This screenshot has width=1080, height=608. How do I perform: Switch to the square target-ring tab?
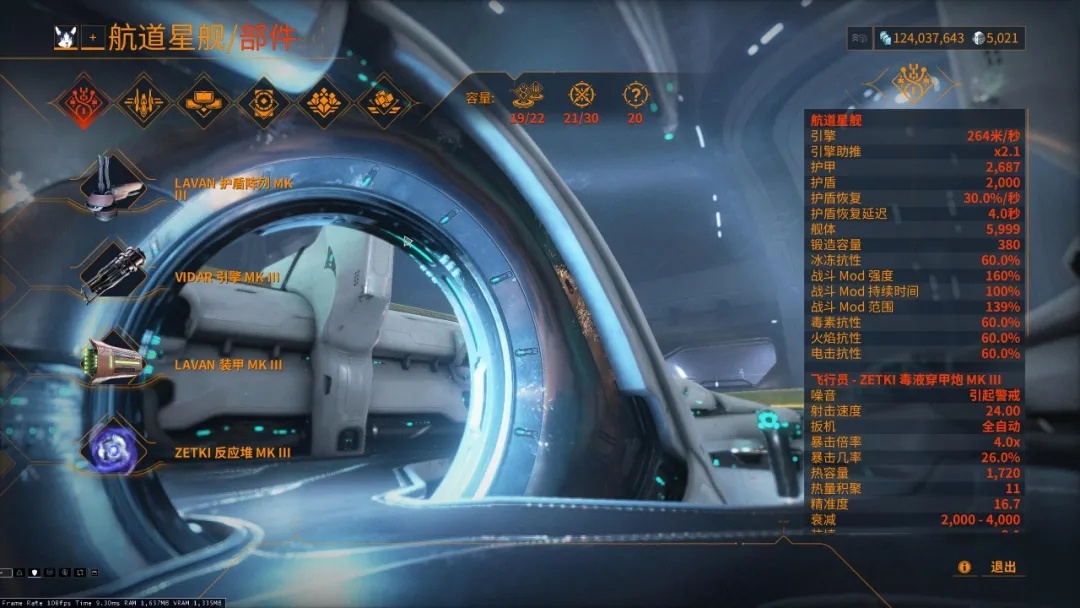[x=264, y=101]
